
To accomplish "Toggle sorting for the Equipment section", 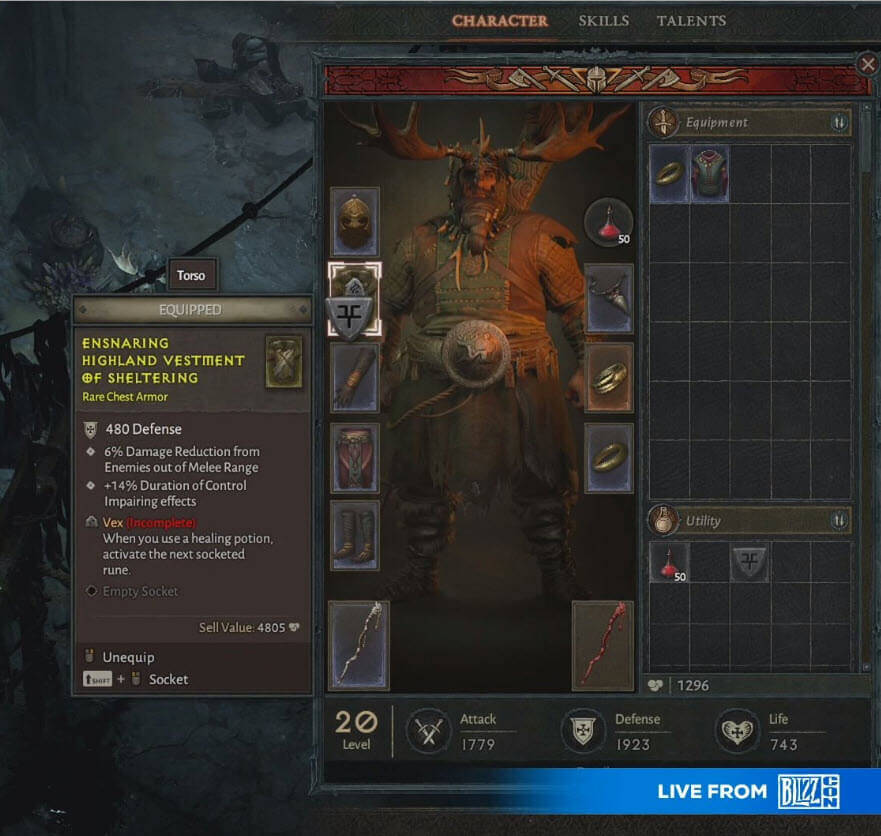I will (x=838, y=123).
